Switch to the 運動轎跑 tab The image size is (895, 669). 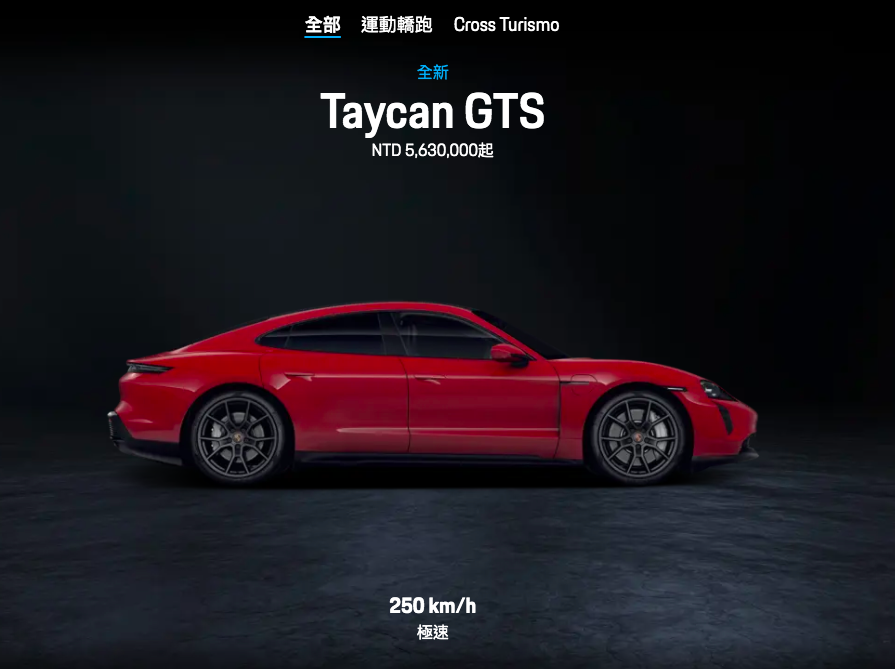click(396, 25)
